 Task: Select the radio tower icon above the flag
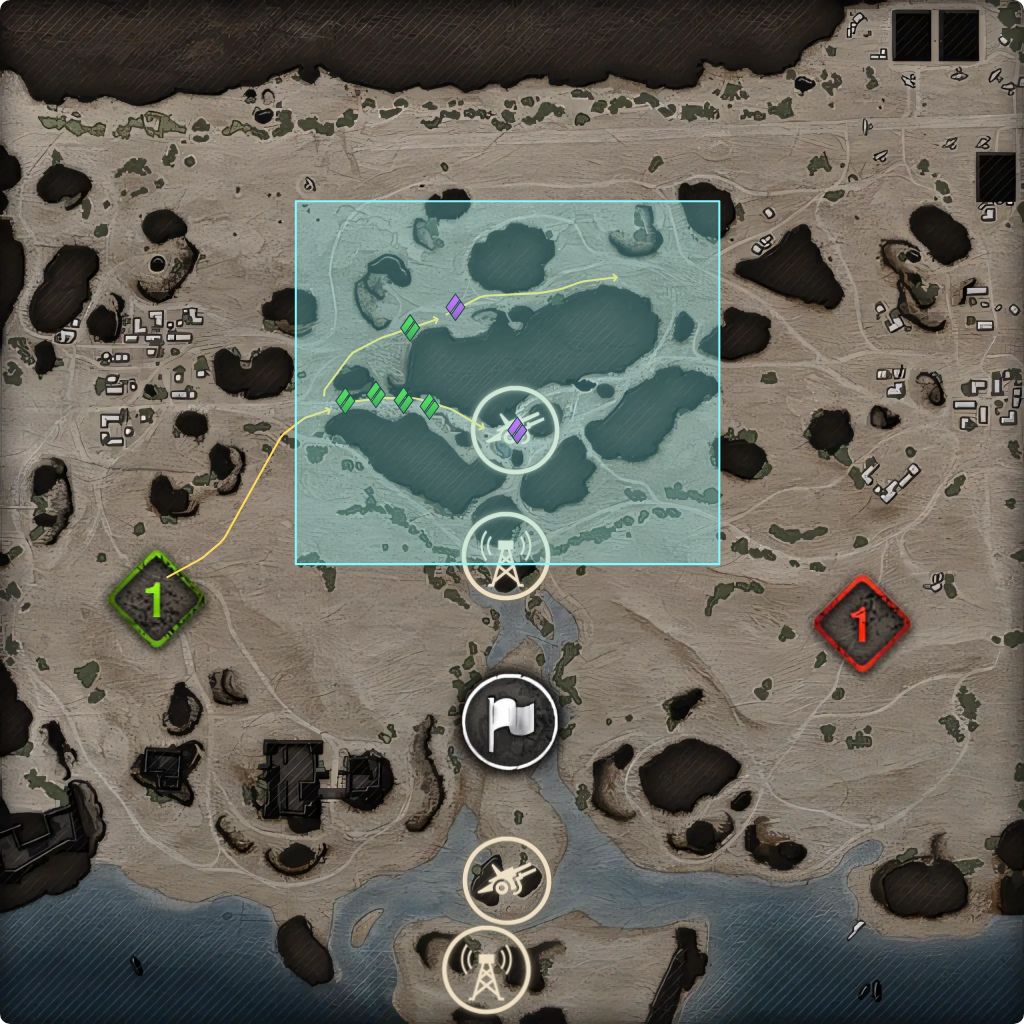point(506,557)
